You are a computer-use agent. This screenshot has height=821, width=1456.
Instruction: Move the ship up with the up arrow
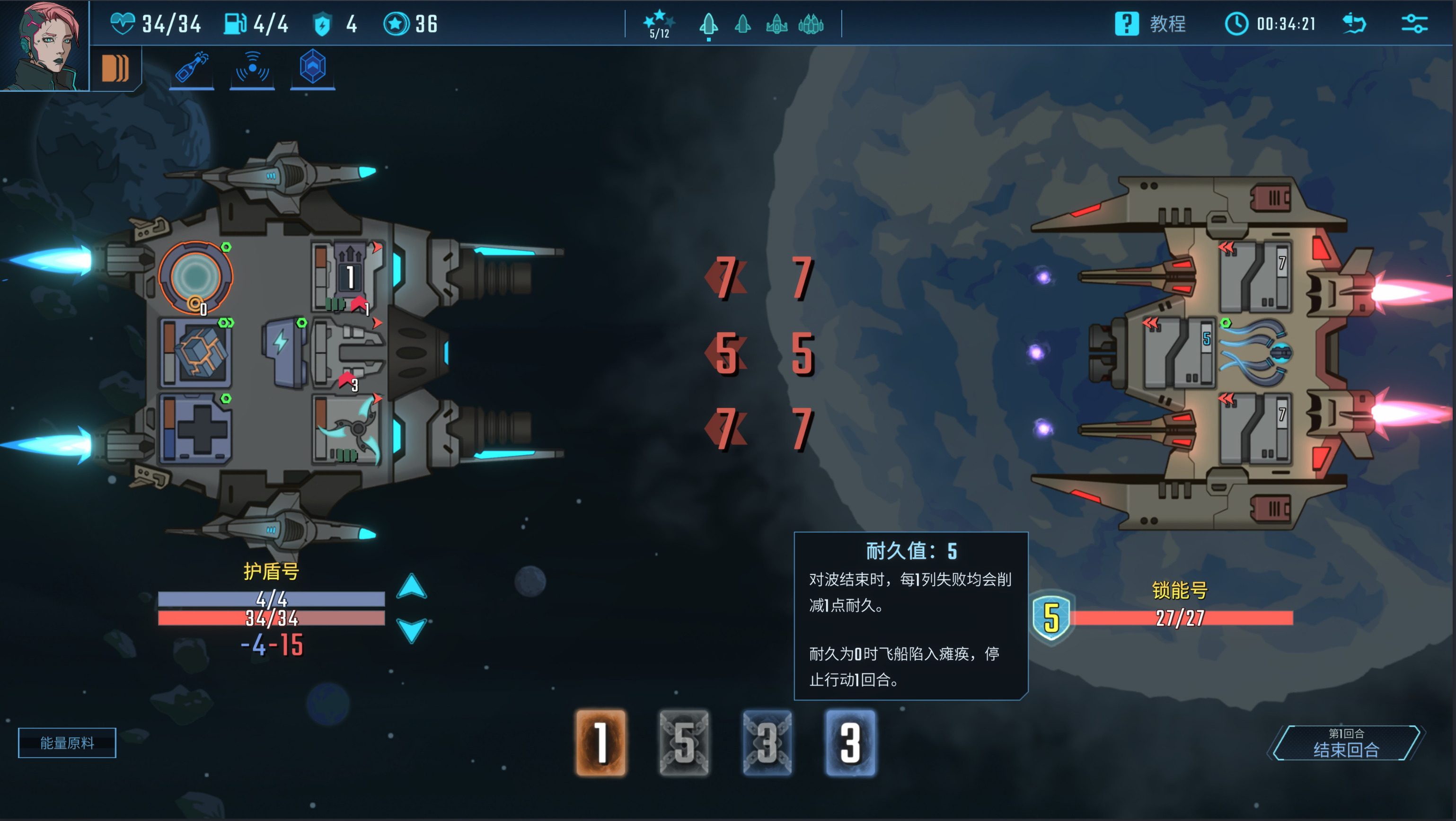412,586
